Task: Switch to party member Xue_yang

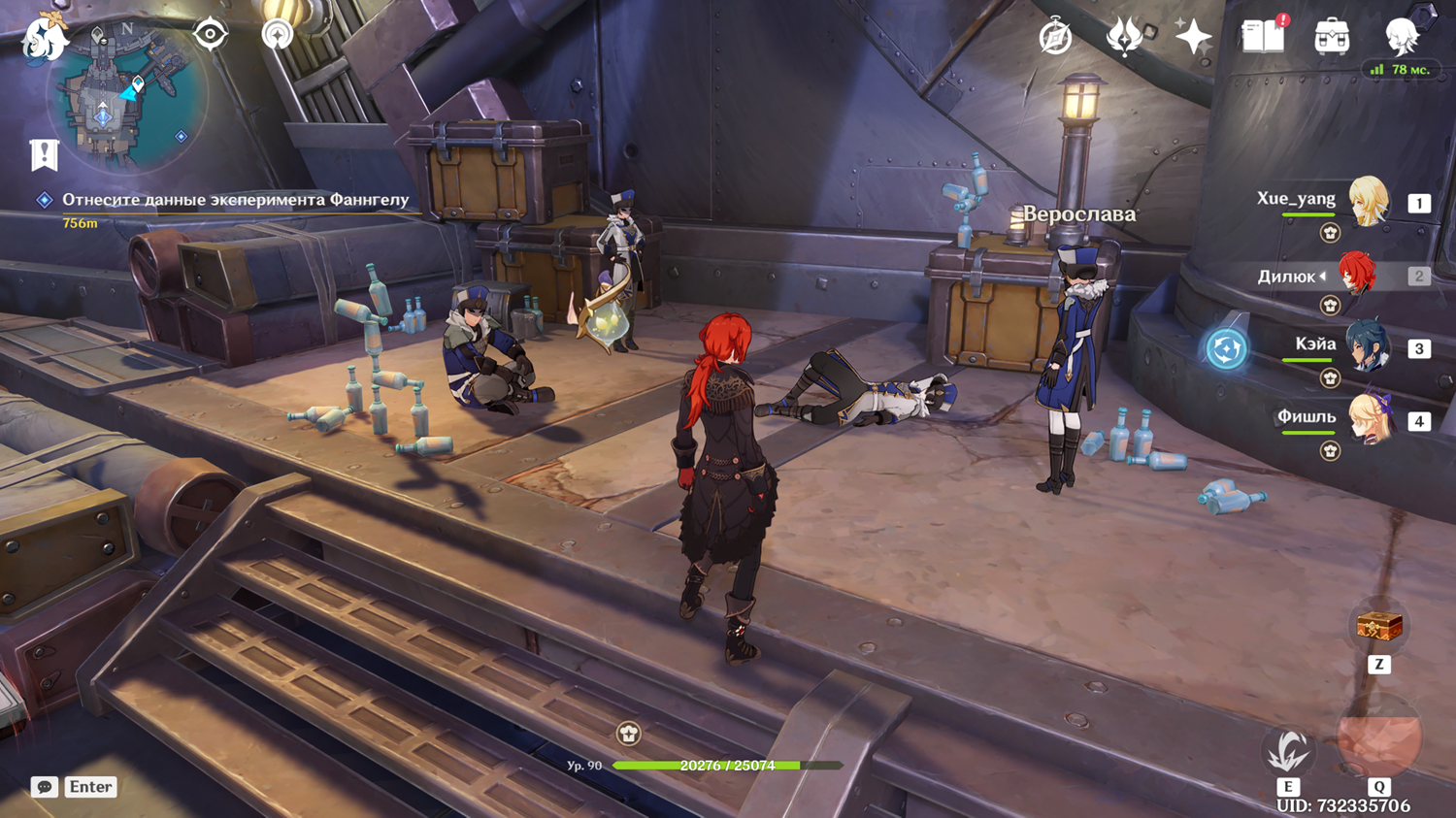Action: [x=1368, y=201]
